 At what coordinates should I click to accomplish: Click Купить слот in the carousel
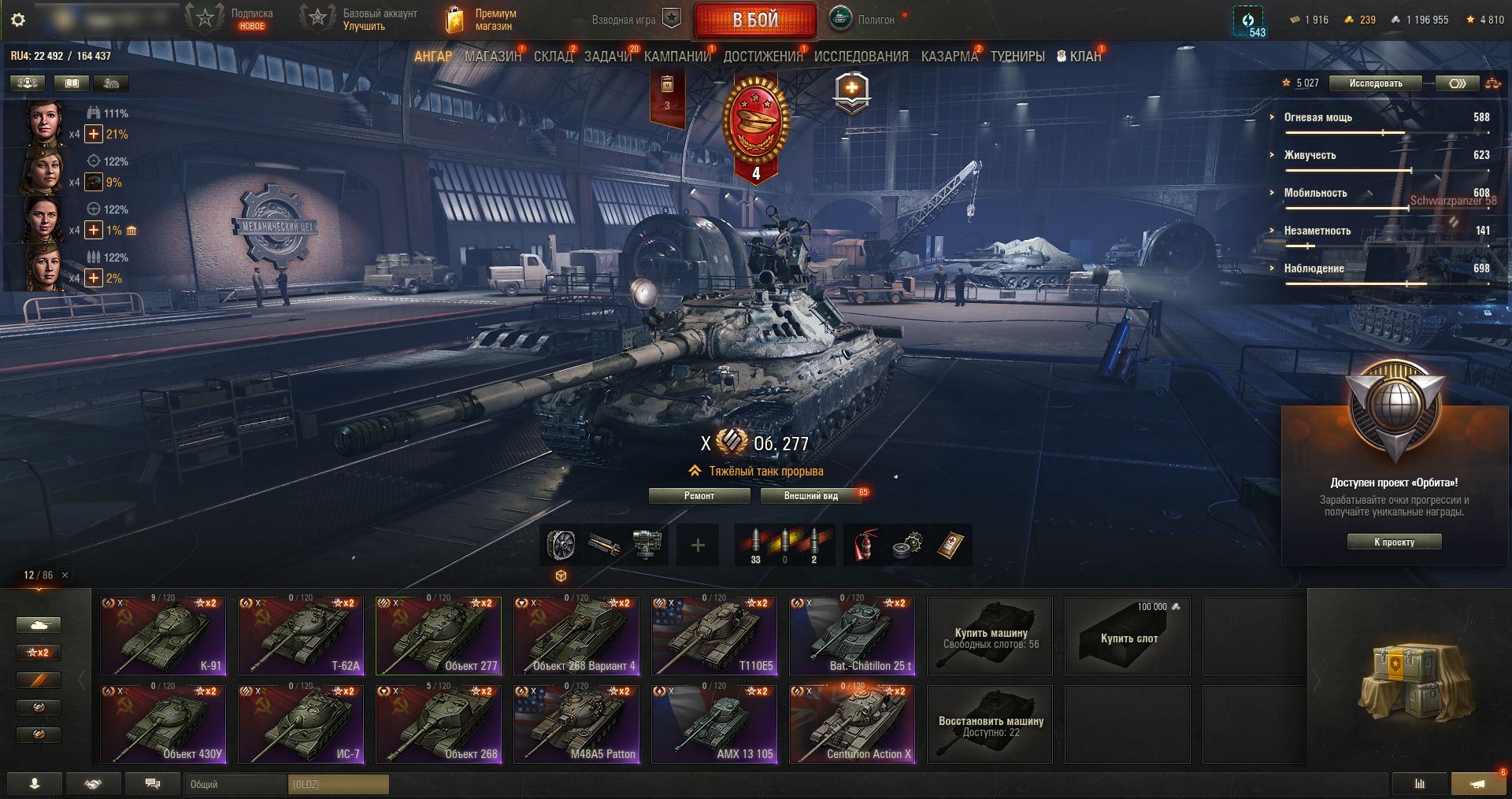[1128, 636]
